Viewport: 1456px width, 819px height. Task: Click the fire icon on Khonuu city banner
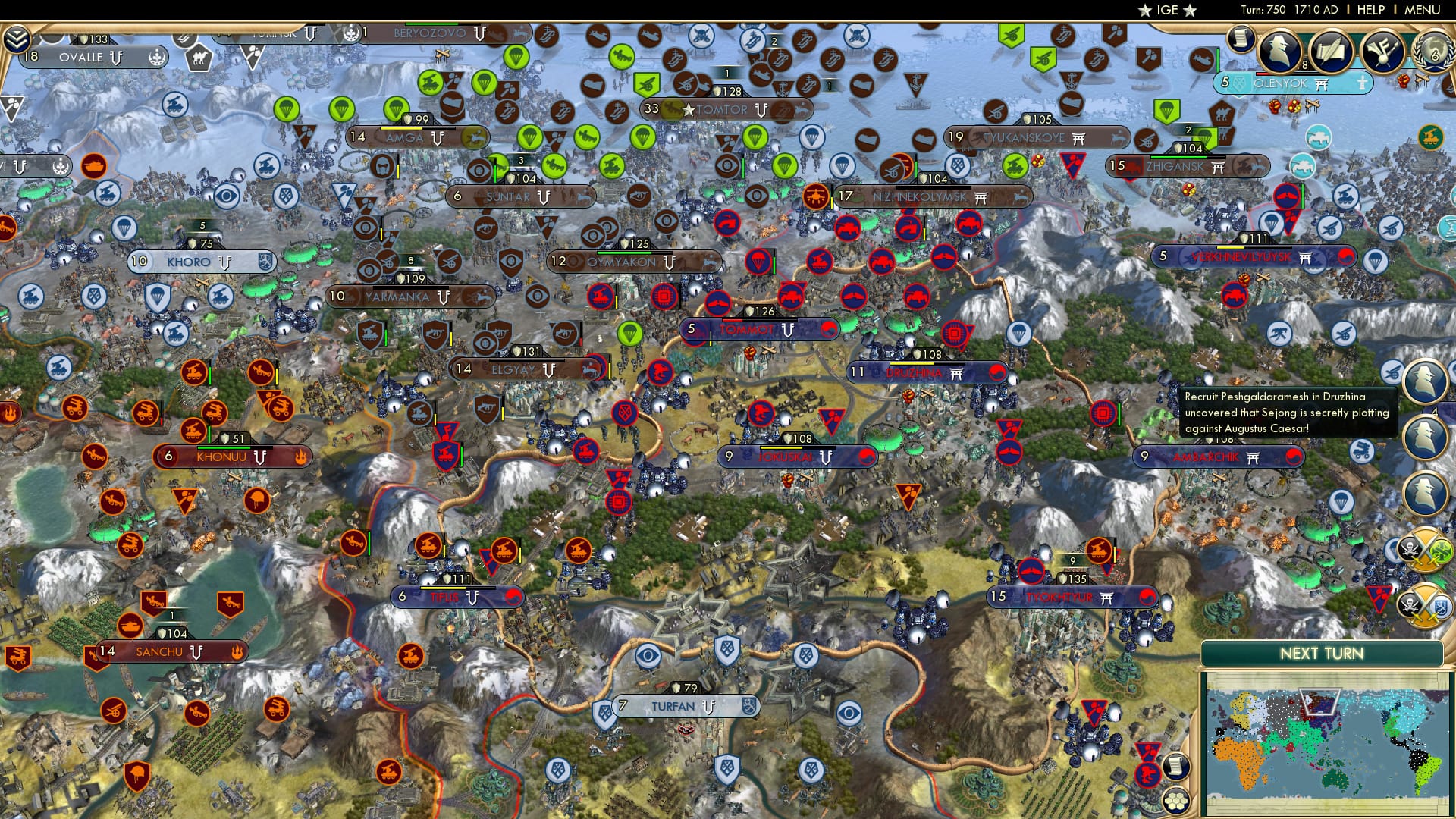pyautogui.click(x=300, y=457)
